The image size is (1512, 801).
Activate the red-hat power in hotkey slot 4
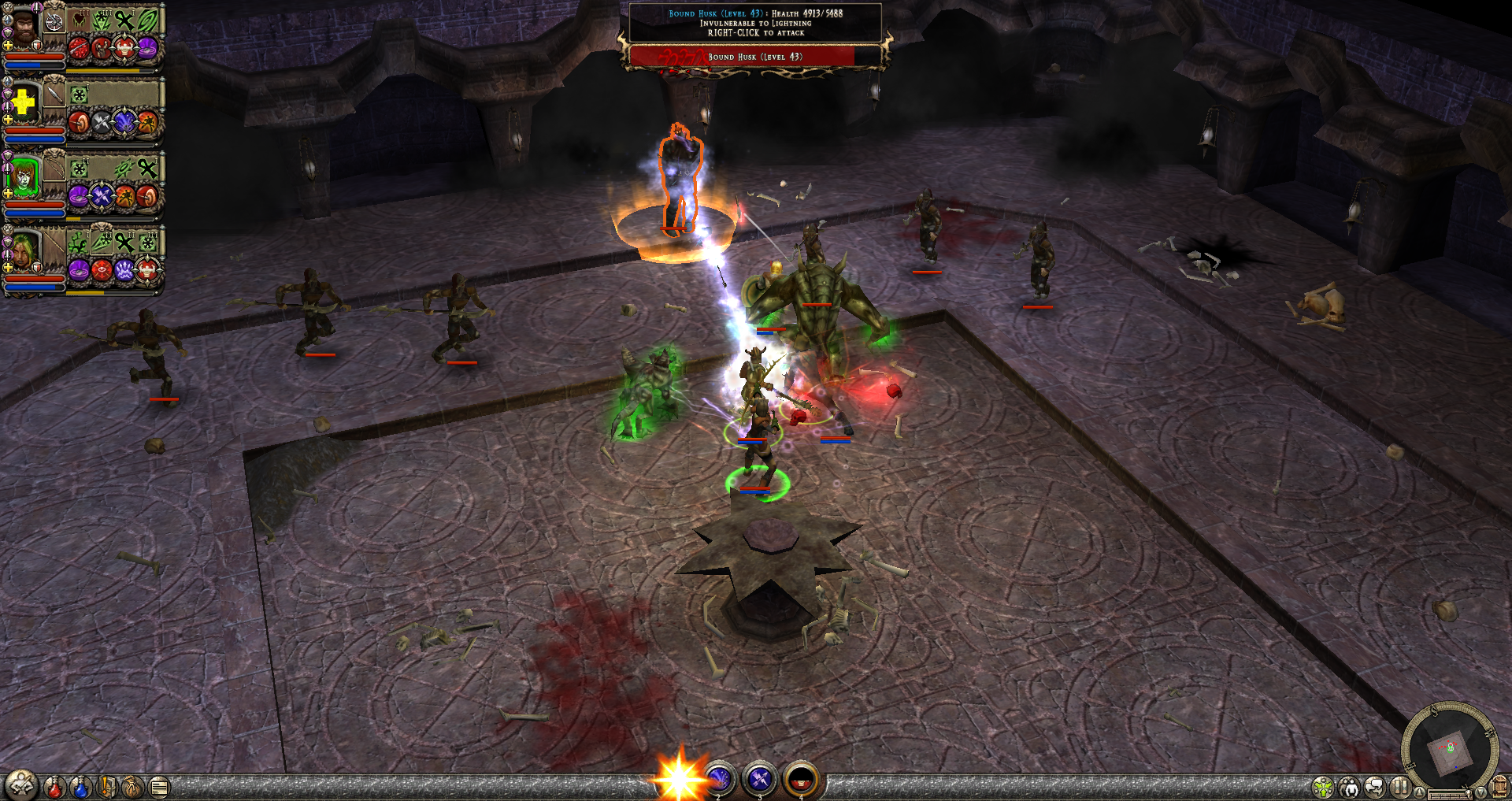(x=801, y=780)
